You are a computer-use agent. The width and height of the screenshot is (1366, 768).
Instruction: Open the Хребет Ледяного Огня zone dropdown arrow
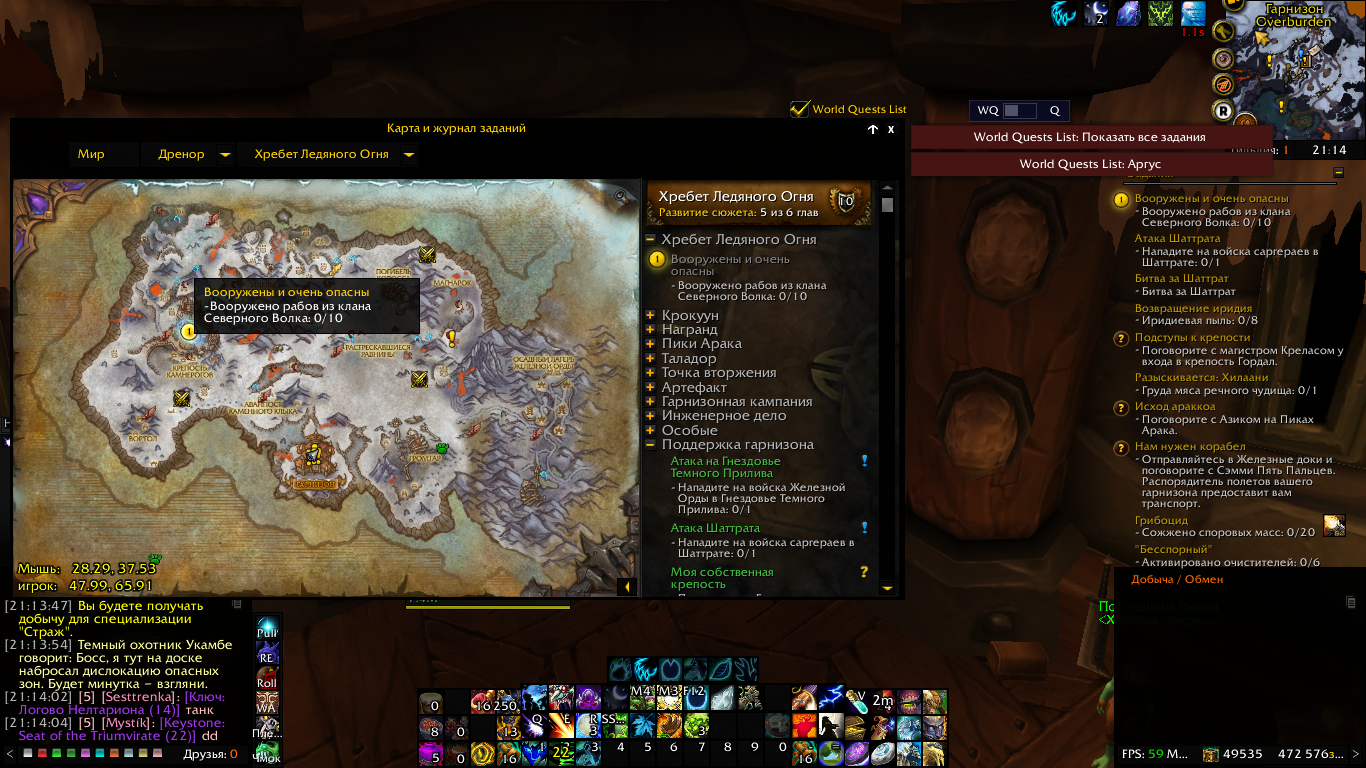coord(409,155)
